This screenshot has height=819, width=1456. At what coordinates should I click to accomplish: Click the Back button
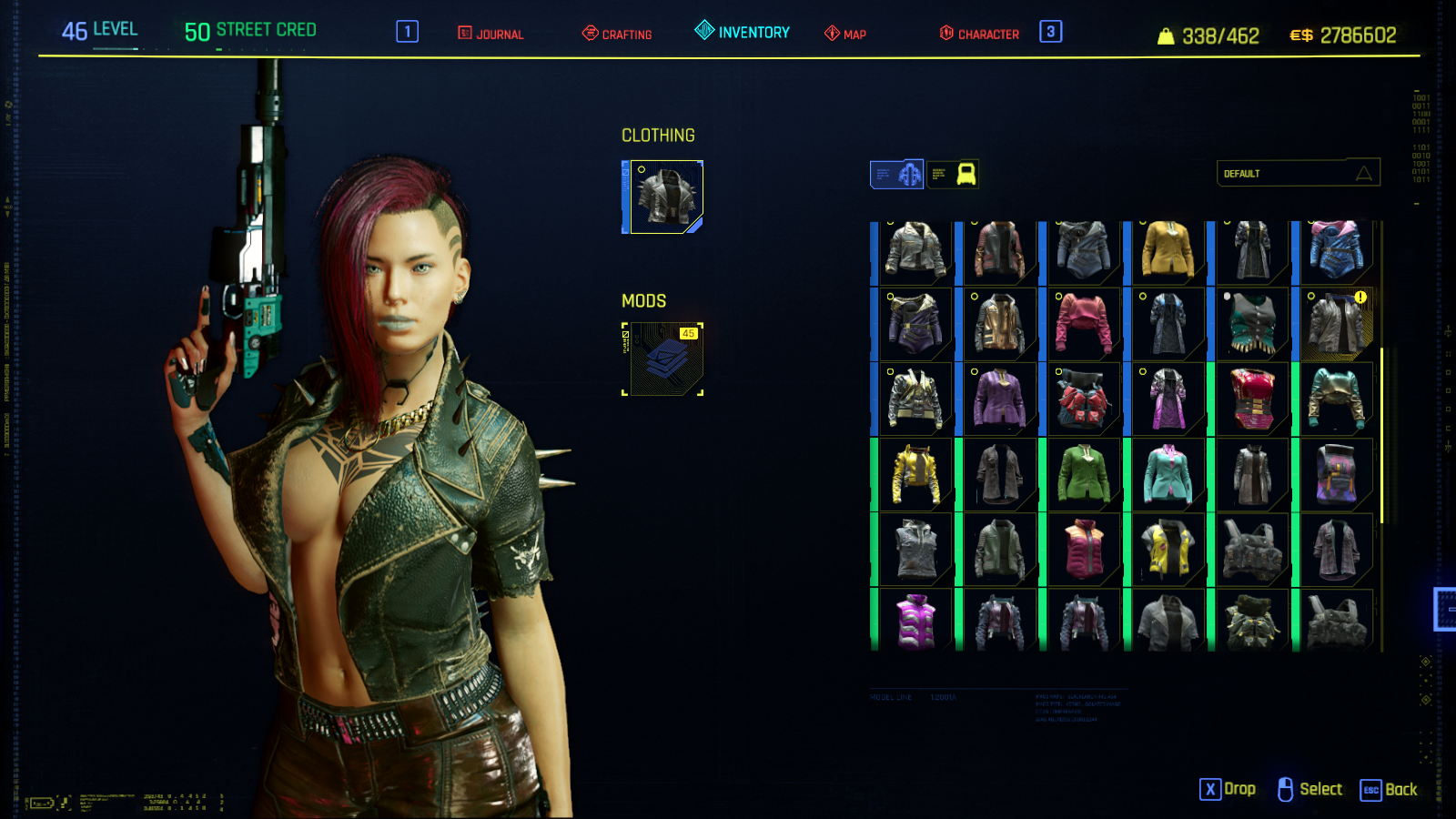[1390, 790]
